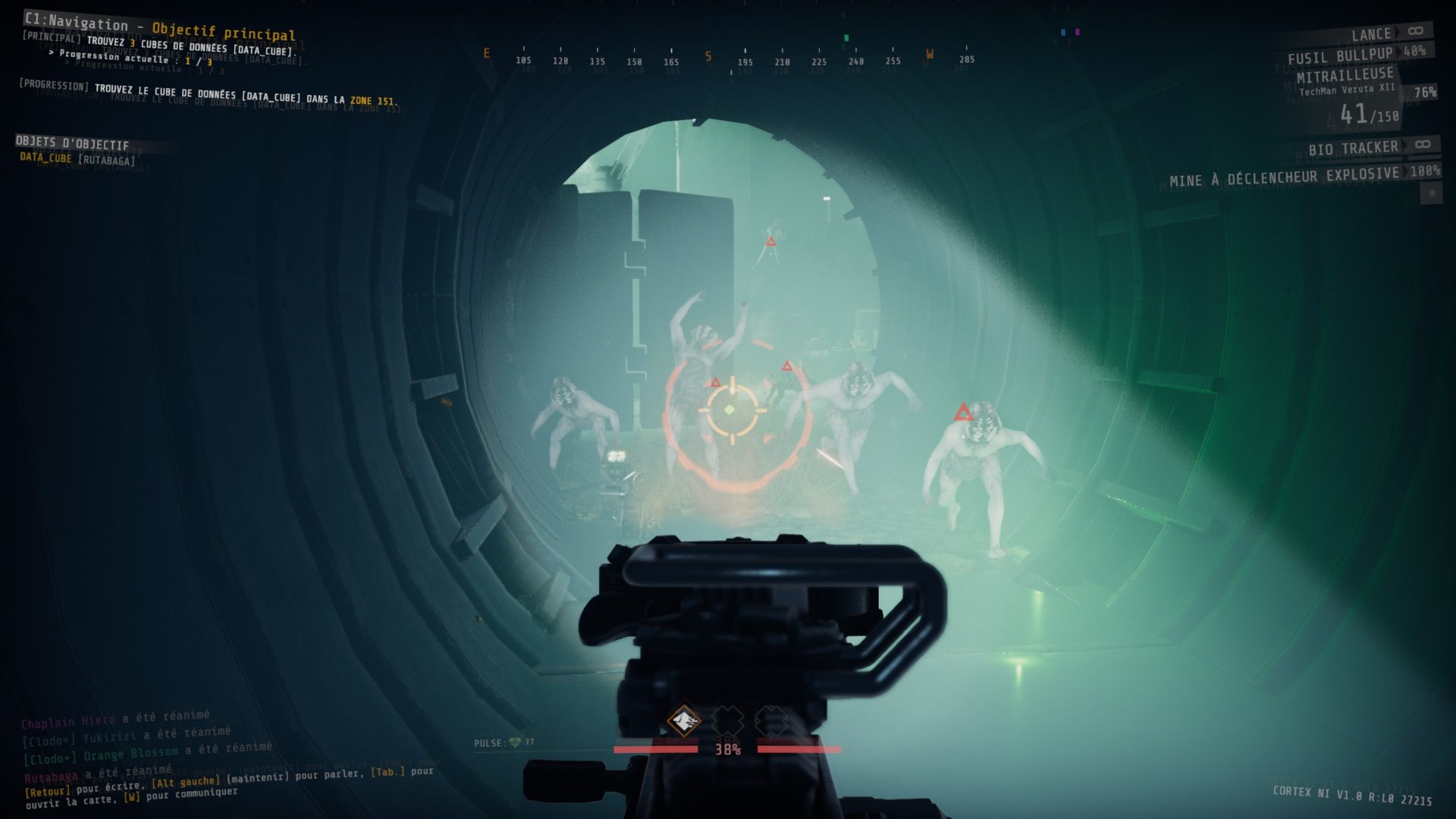Click the highlighted wolf-head booster icon

[x=684, y=720]
